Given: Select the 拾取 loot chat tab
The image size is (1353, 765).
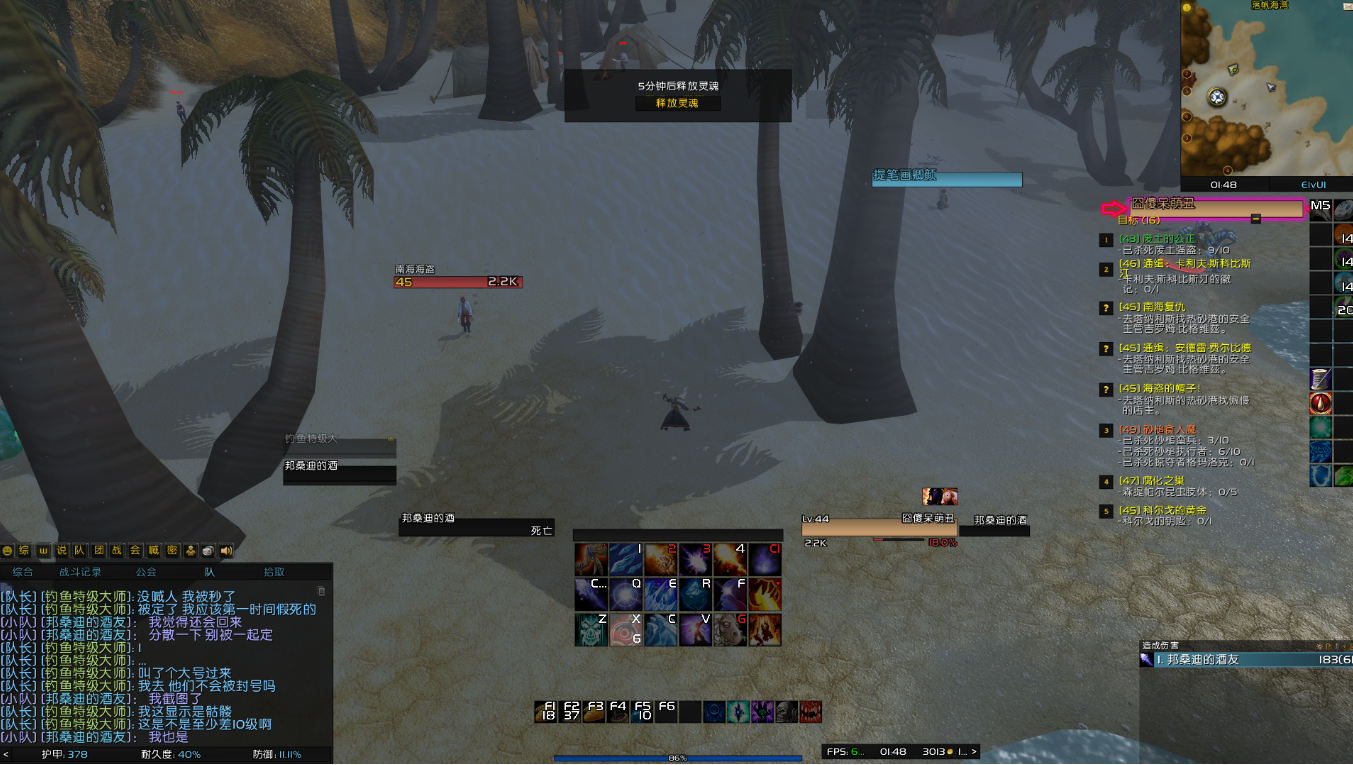Looking at the screenshot, I should coord(274,572).
